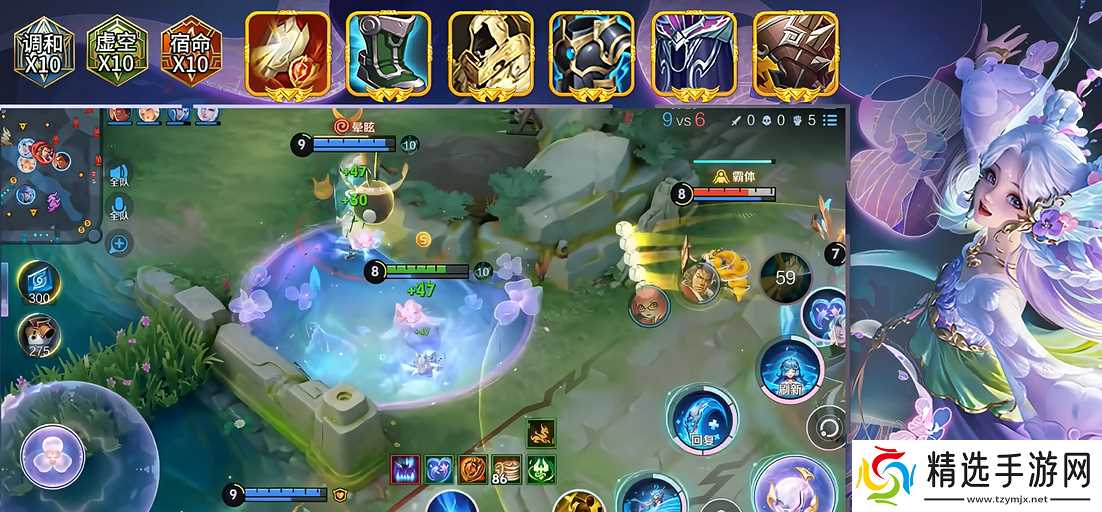This screenshot has height=512, width=1102.
Task: Select the 宿命 X10 rune badge
Action: 190,50
